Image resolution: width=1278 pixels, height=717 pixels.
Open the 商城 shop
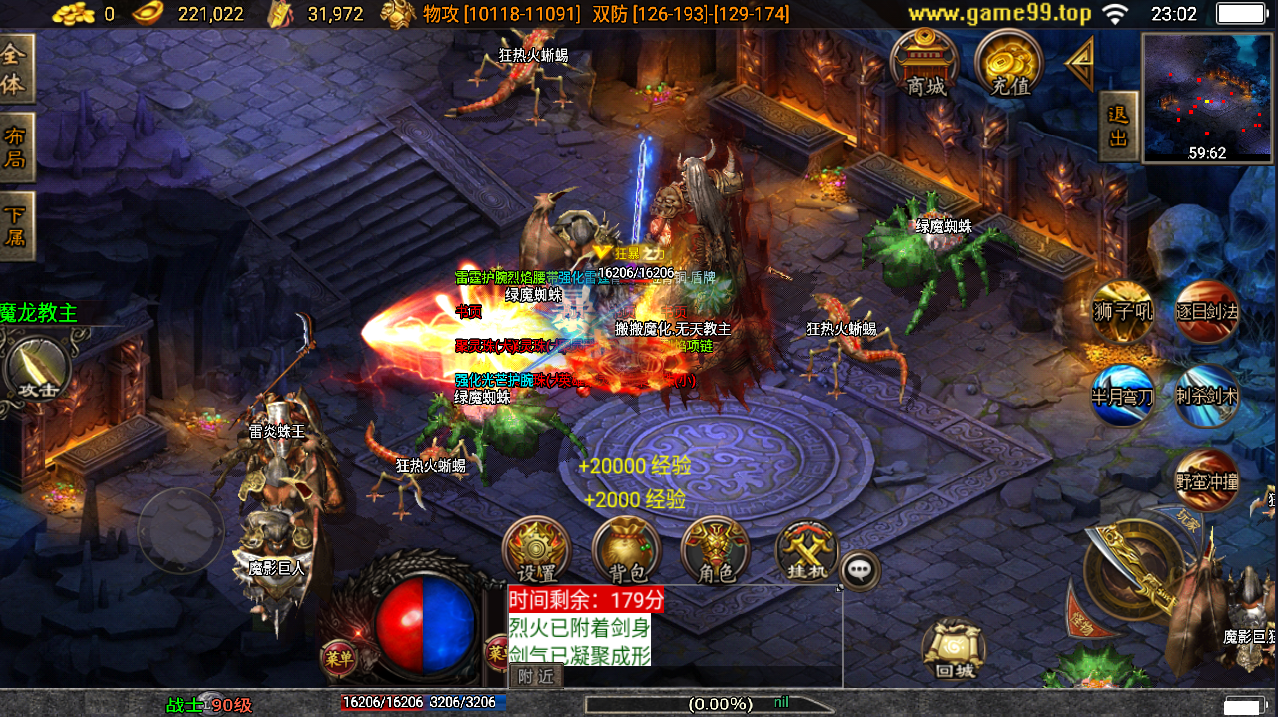(925, 63)
